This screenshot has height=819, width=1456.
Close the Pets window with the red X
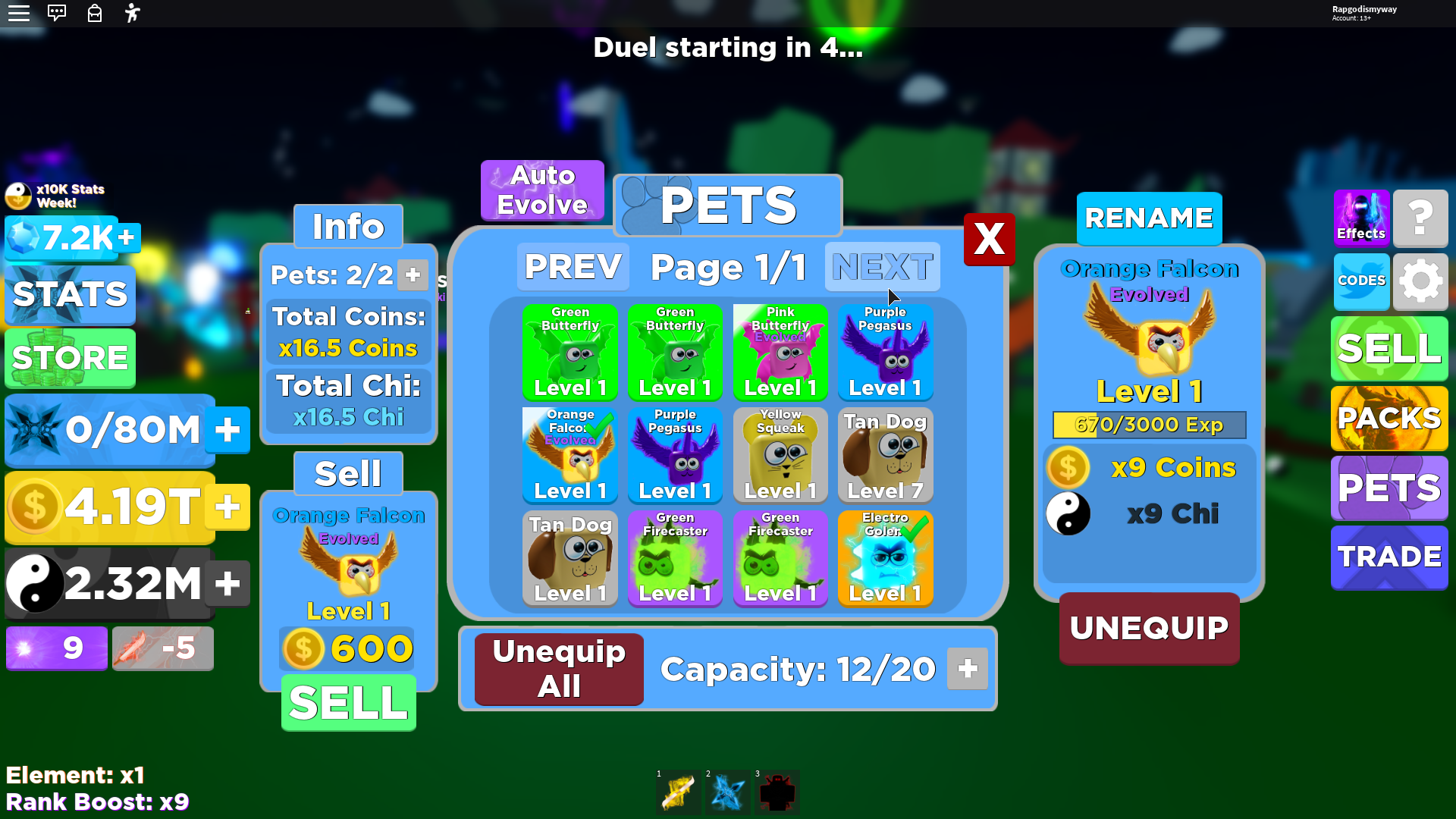(989, 240)
